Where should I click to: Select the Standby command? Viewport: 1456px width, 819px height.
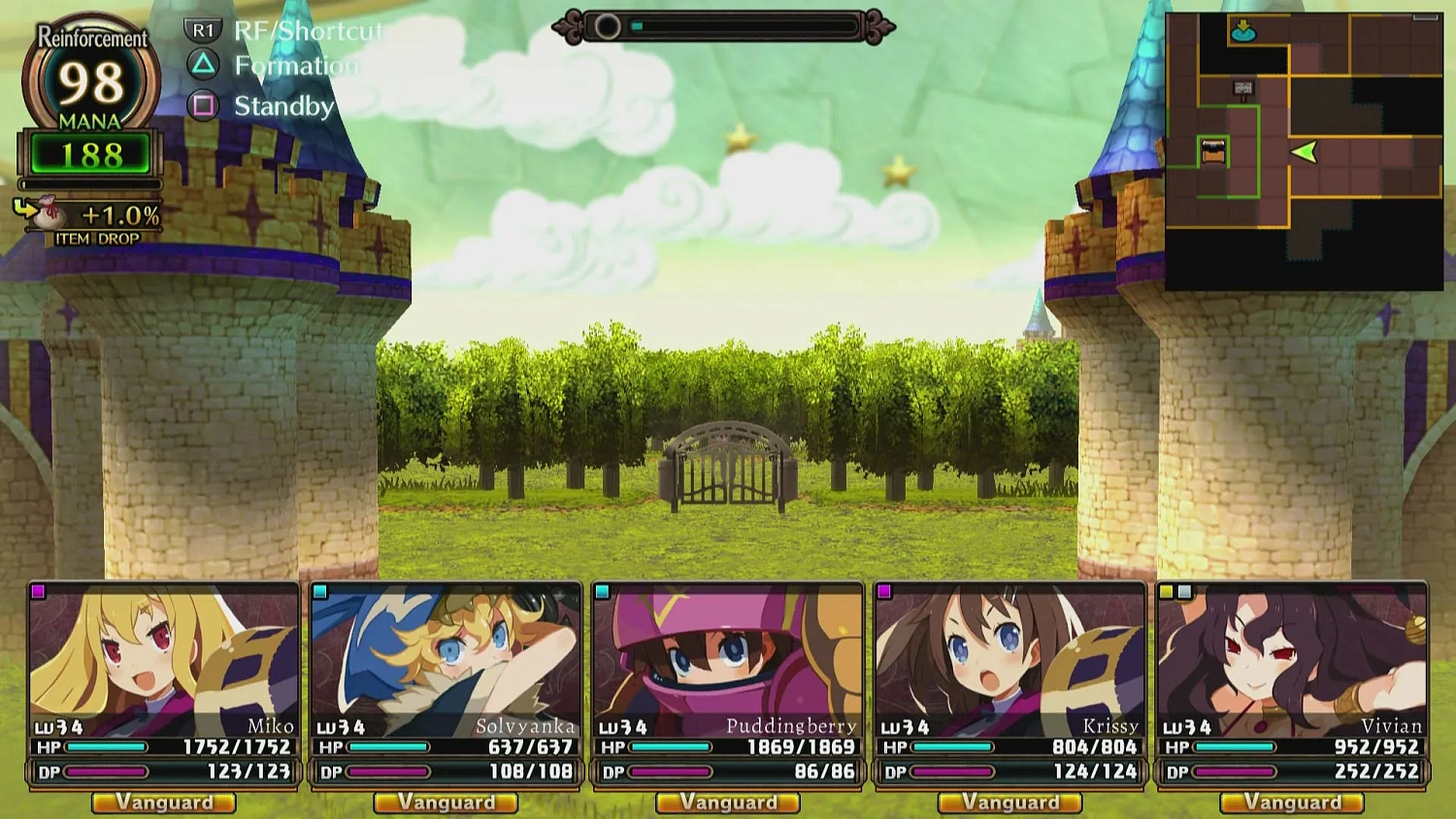(284, 106)
